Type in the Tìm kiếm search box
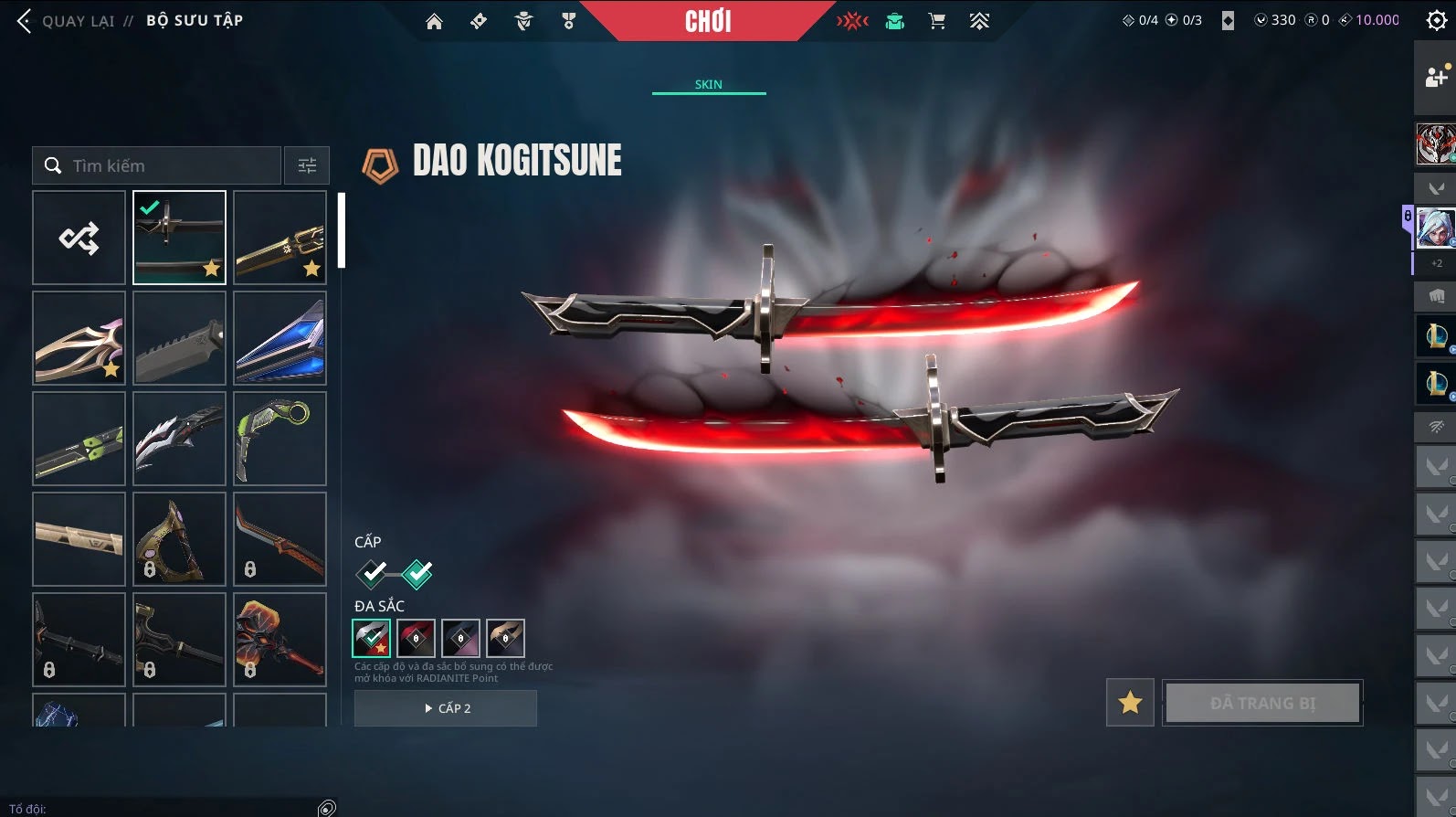1456x817 pixels. point(169,165)
